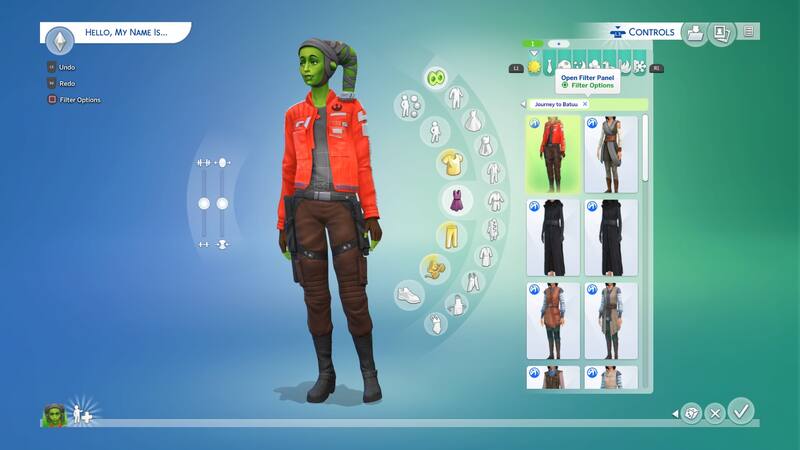
Task: Click the Redo option
Action: pyautogui.click(x=66, y=83)
